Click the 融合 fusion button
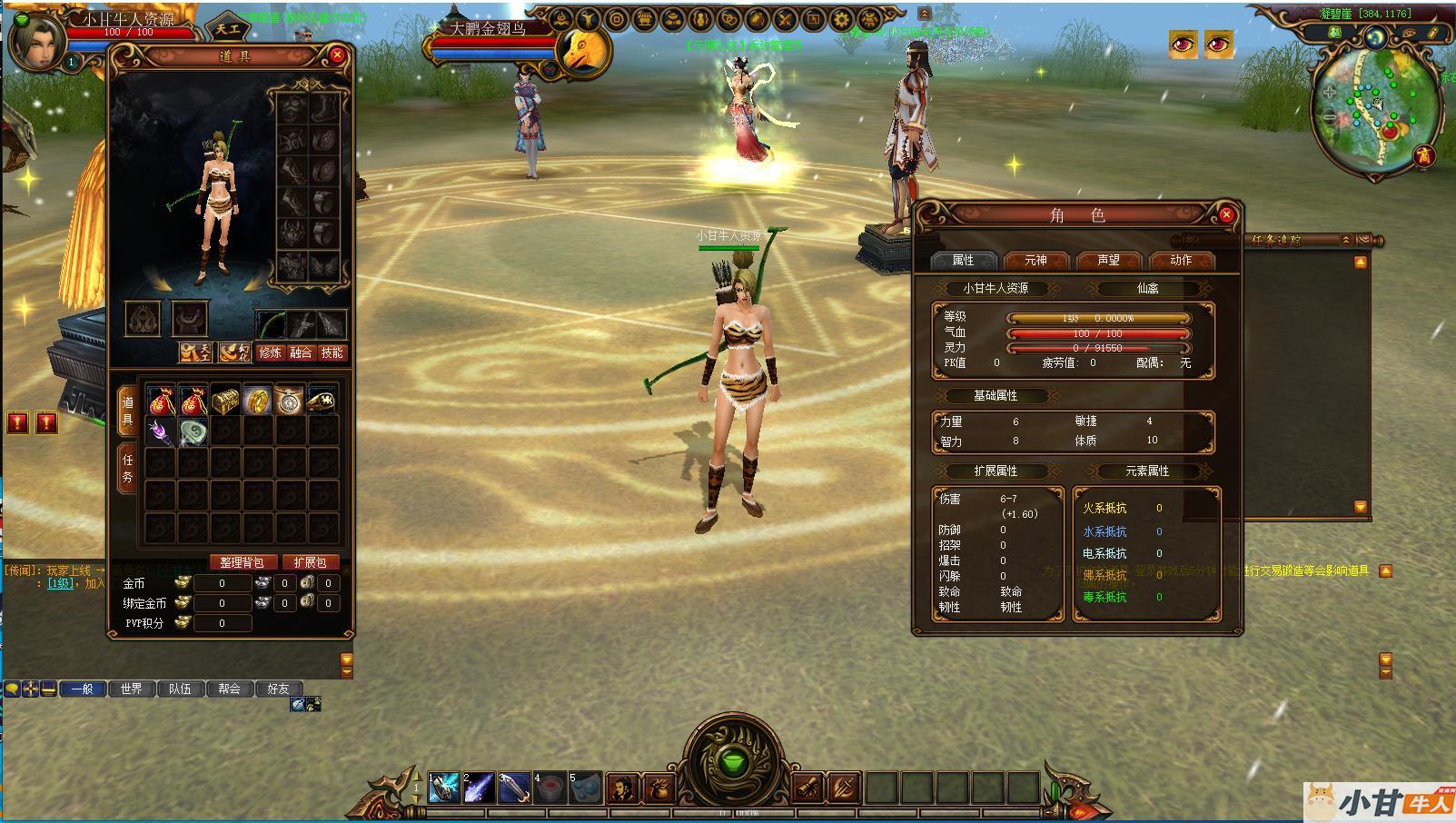Image resolution: width=1456 pixels, height=823 pixels. point(302,352)
